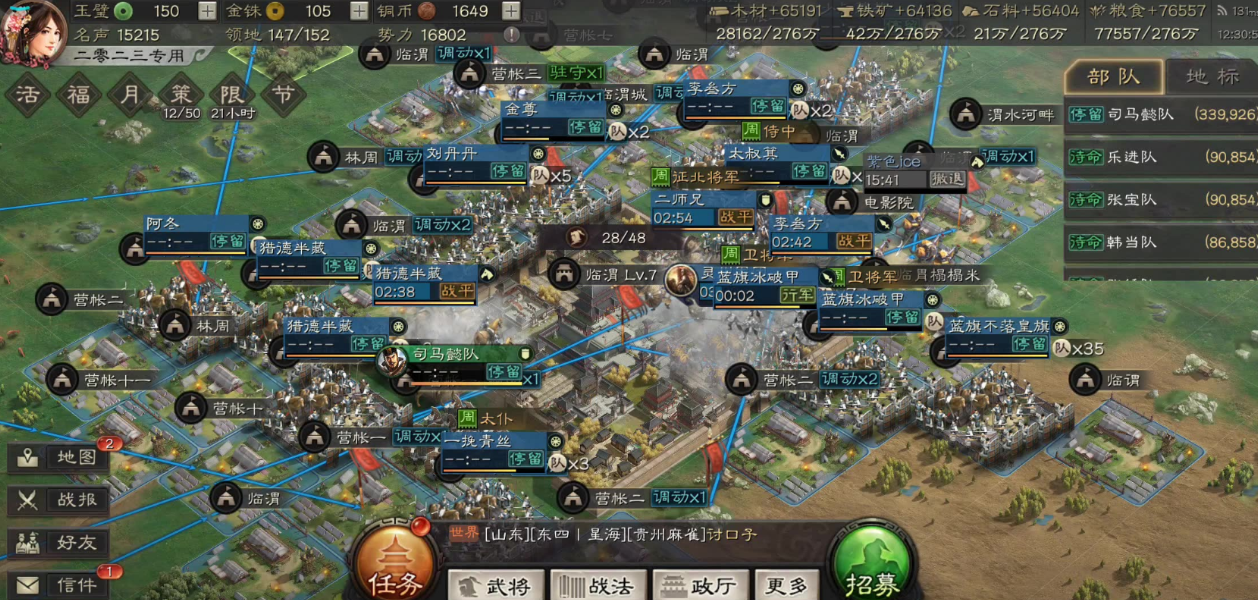Screen dimensions: 1258x600
Task: Open the 战法 tactics menu
Action: pos(597,586)
